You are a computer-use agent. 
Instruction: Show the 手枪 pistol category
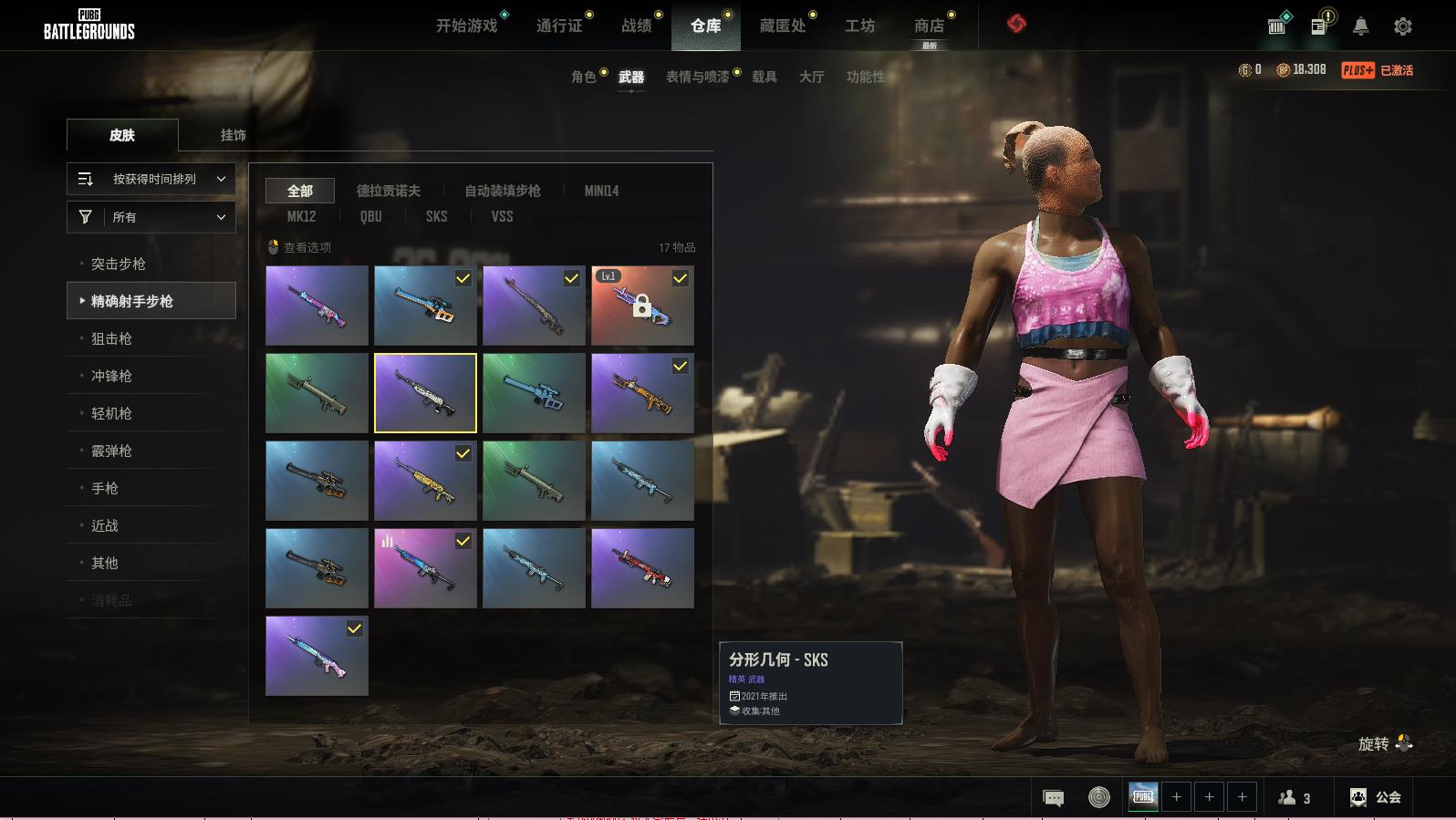(105, 488)
